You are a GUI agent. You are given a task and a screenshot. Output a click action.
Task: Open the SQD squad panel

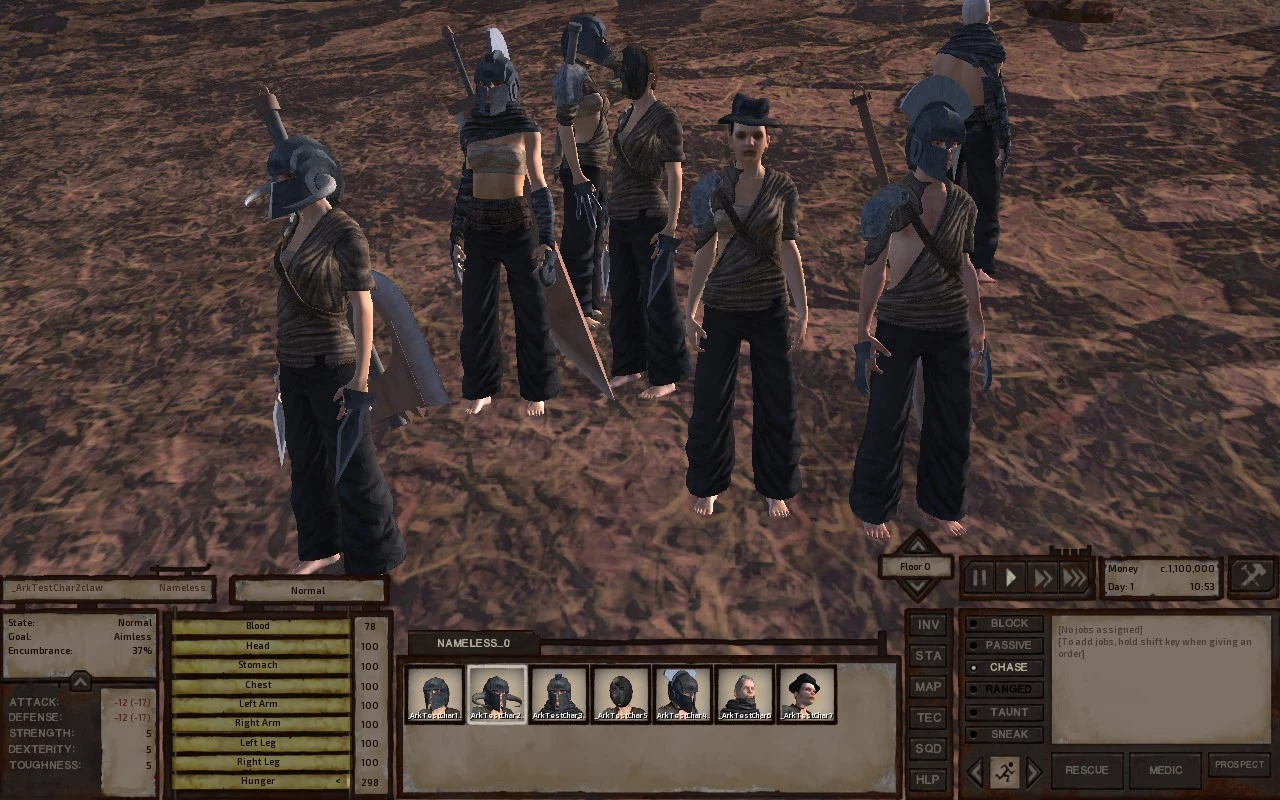[x=928, y=749]
